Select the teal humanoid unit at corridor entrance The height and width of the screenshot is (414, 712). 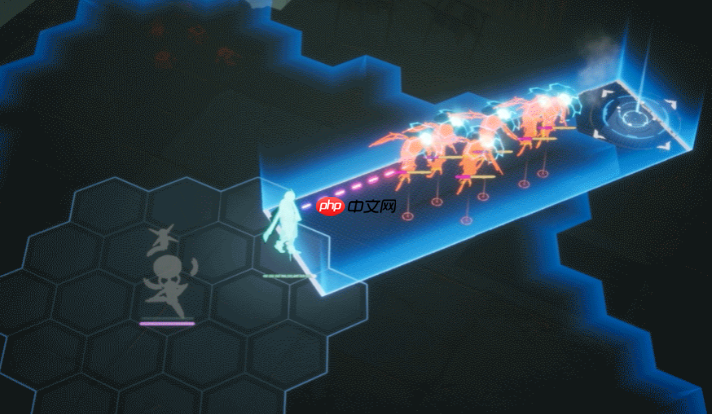coord(283,224)
